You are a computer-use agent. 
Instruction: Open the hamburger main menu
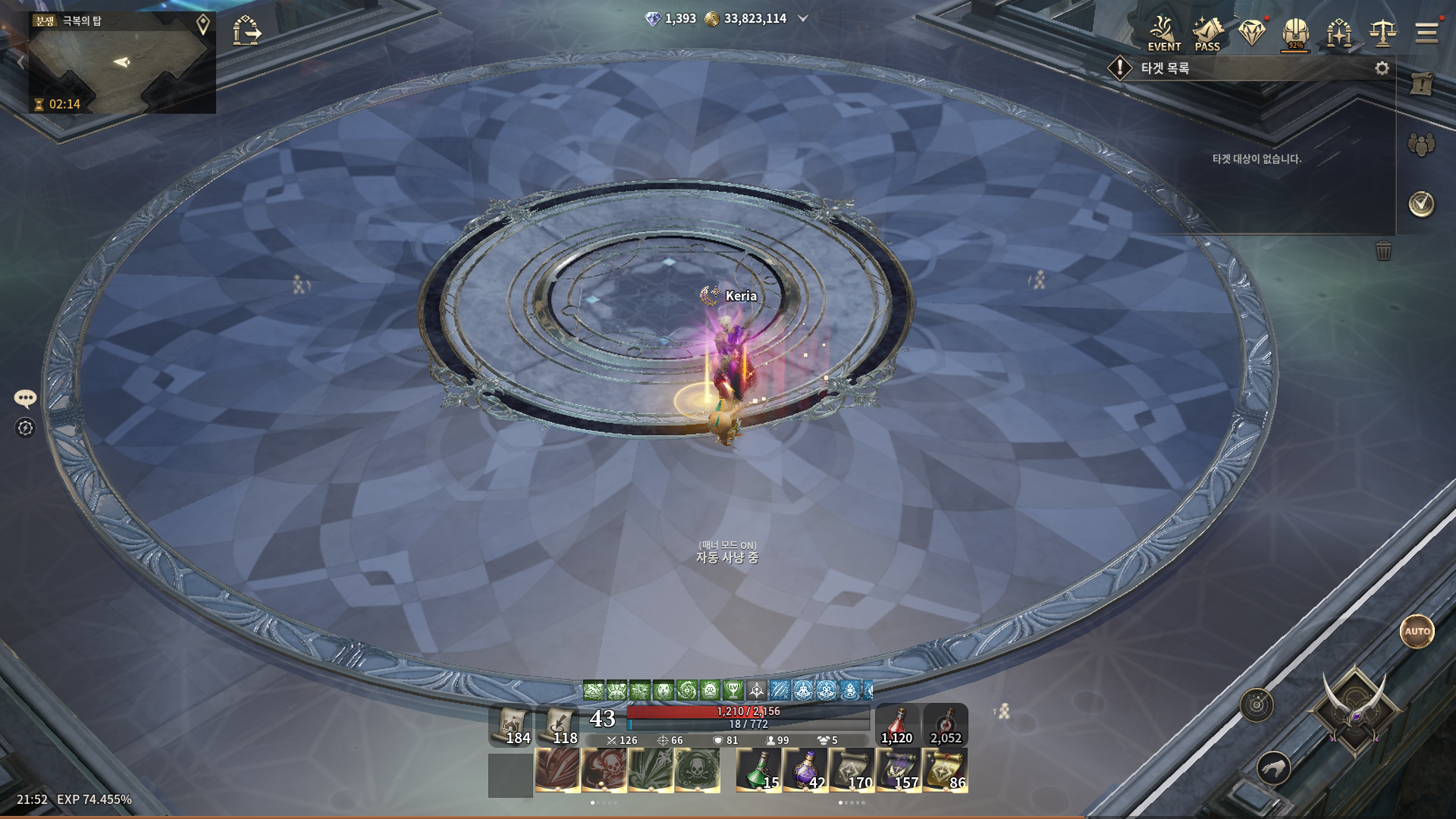point(1426,33)
